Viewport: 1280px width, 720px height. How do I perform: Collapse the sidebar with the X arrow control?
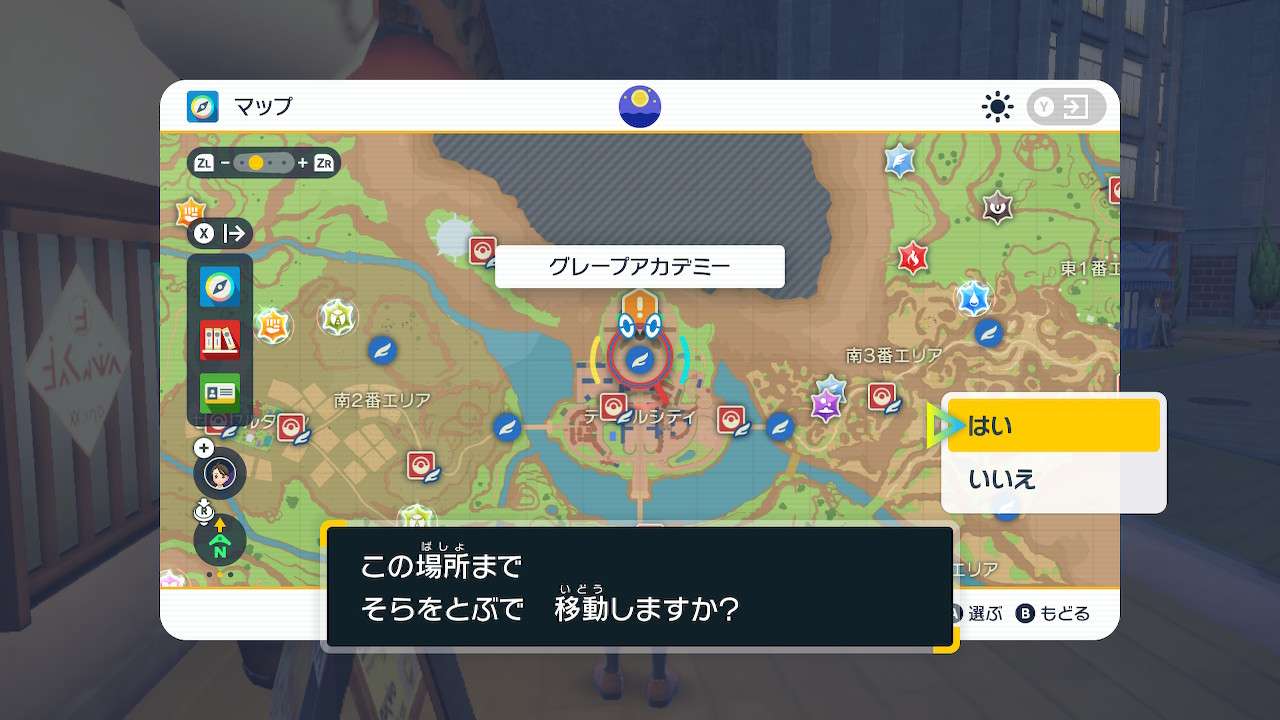click(222, 234)
